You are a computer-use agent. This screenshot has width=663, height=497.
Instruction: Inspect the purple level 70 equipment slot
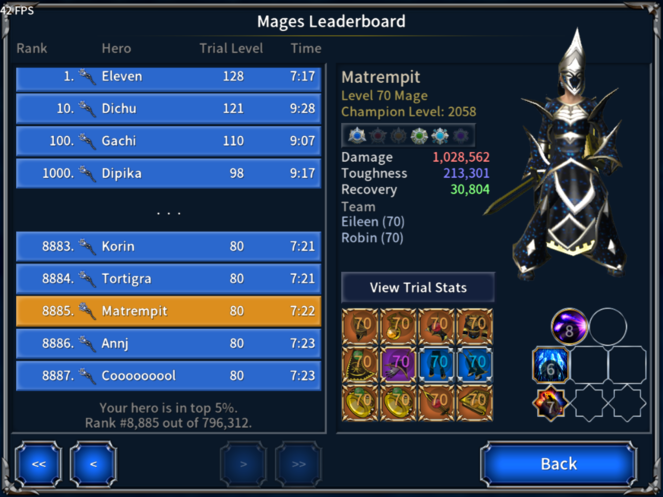[399, 363]
